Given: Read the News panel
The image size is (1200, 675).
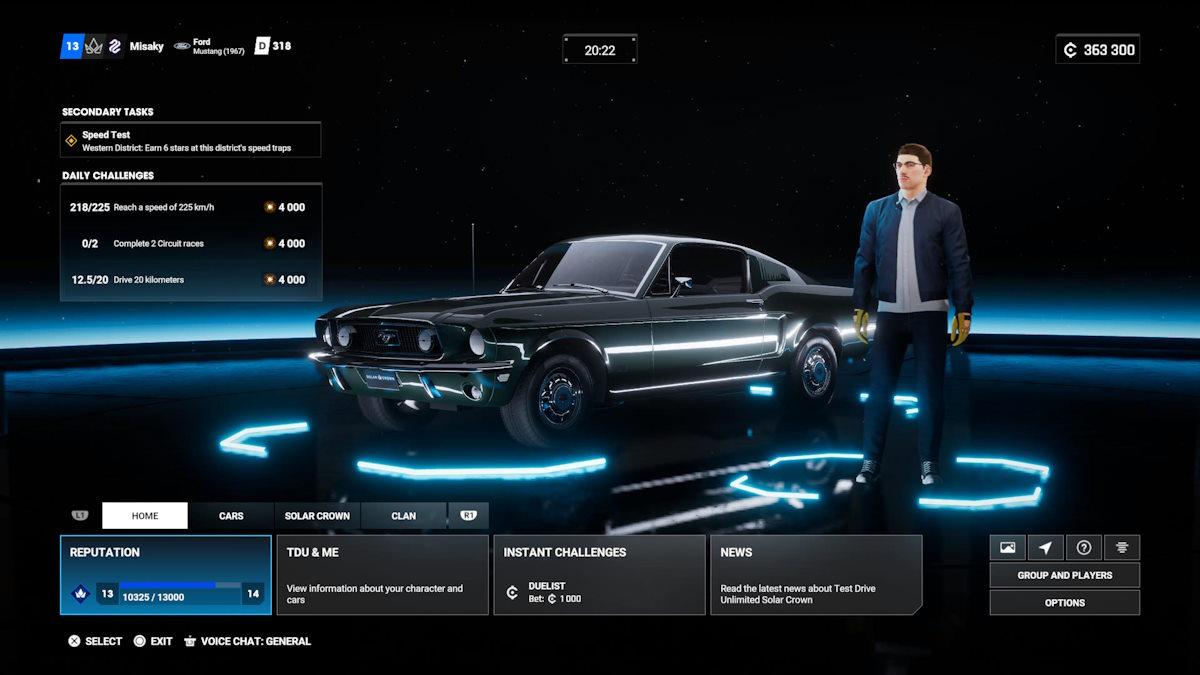Looking at the screenshot, I should (x=816, y=575).
